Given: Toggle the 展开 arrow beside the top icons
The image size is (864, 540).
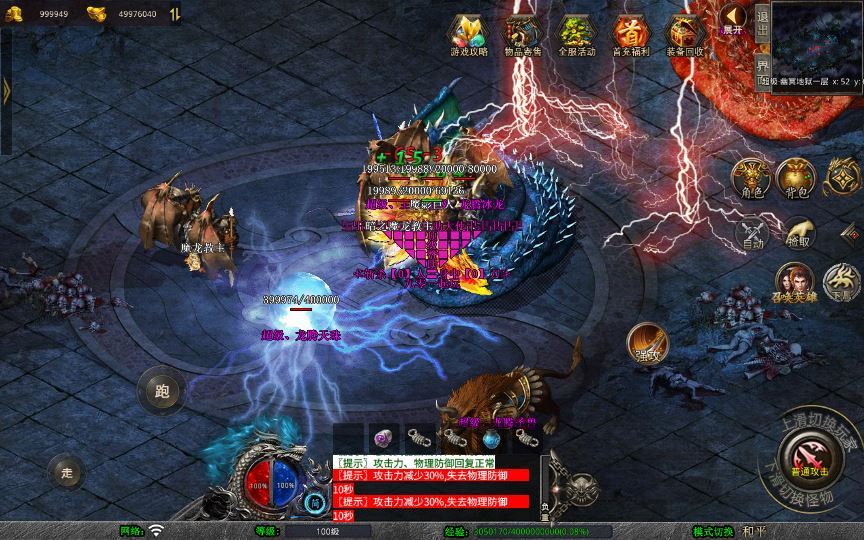Looking at the screenshot, I should pos(734,18).
